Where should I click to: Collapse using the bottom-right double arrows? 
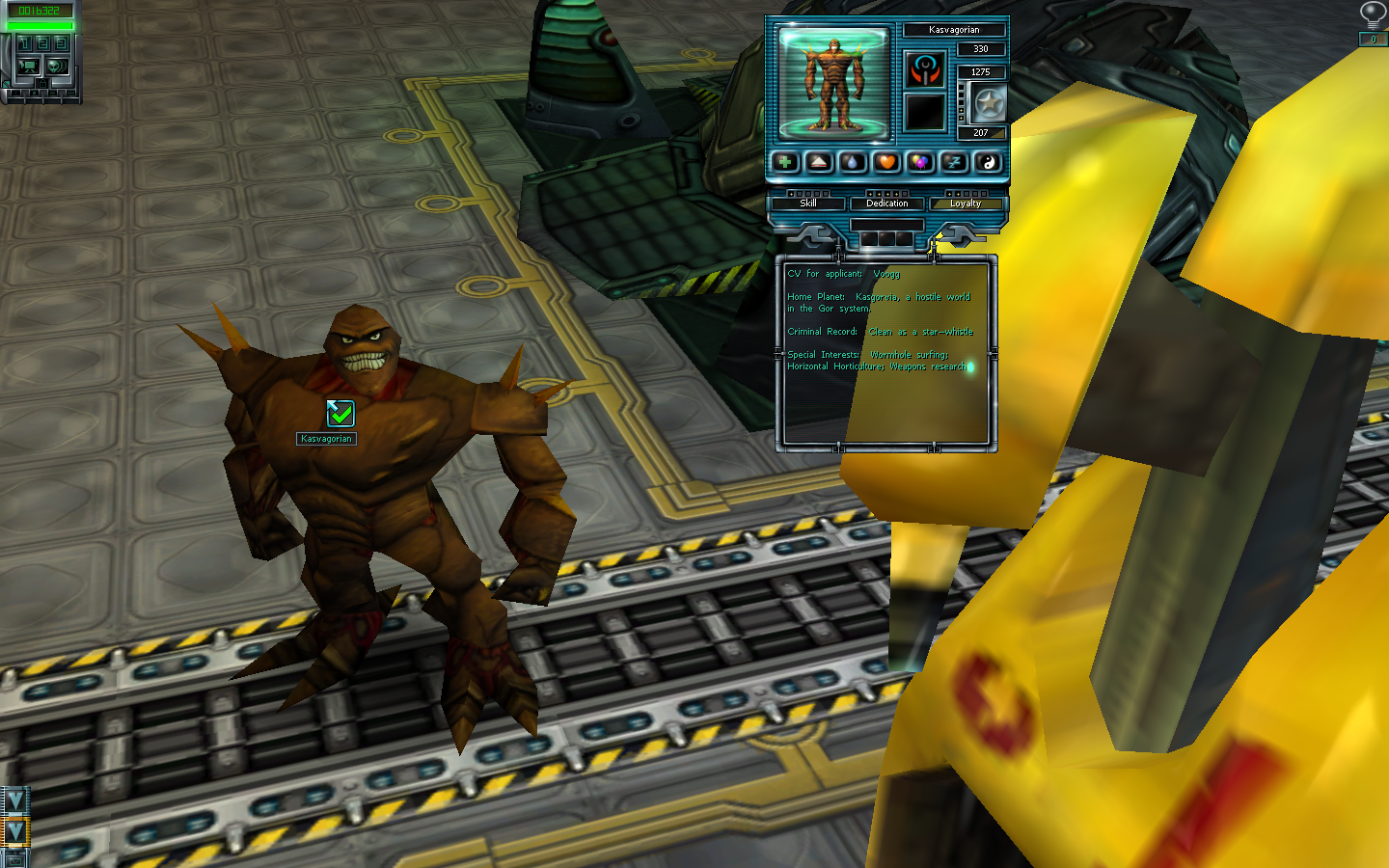pyautogui.click(x=14, y=831)
